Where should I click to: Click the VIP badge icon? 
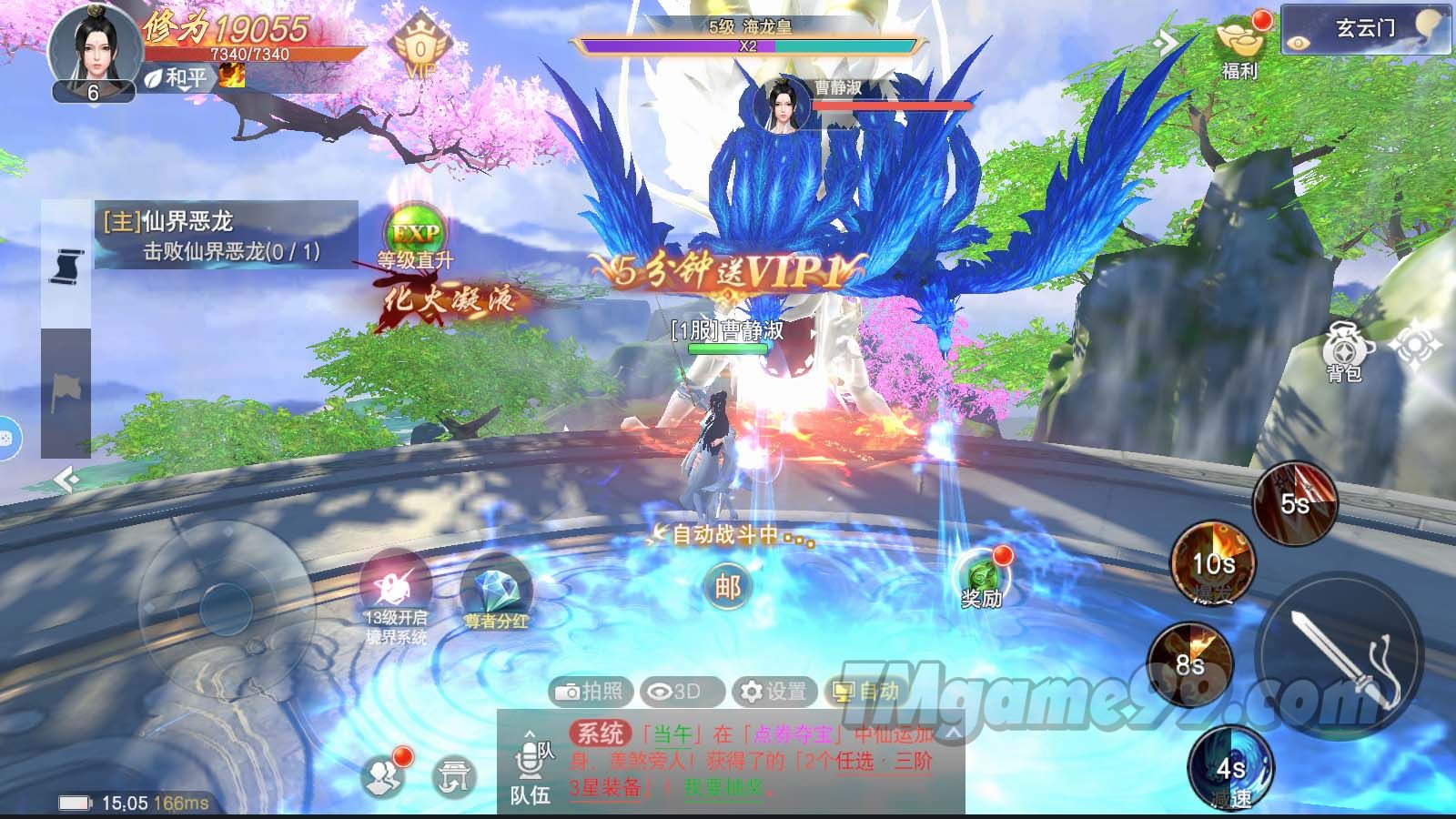[x=420, y=47]
